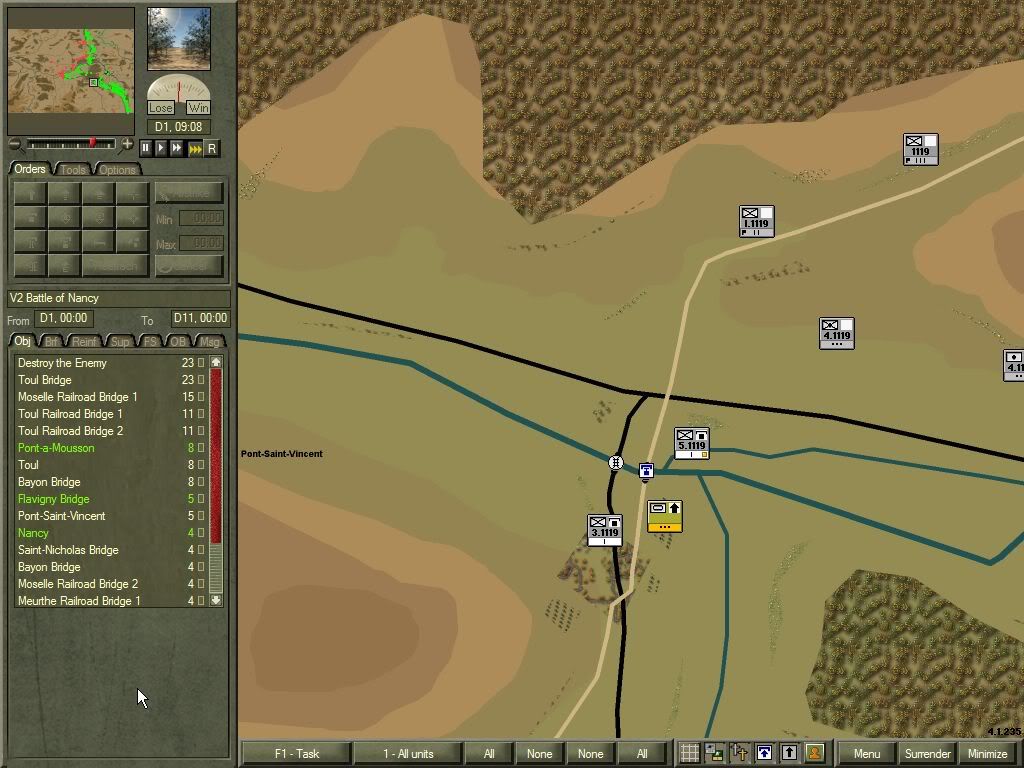Show the Reinf reinforcements tab

85,342
